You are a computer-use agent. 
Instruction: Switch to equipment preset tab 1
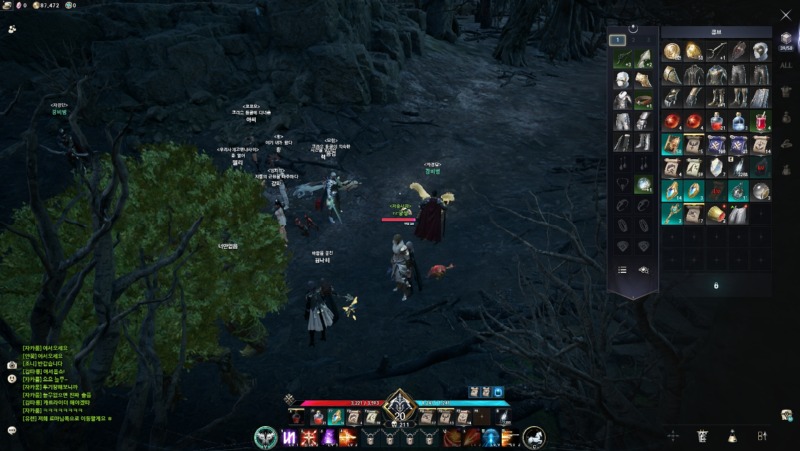618,41
